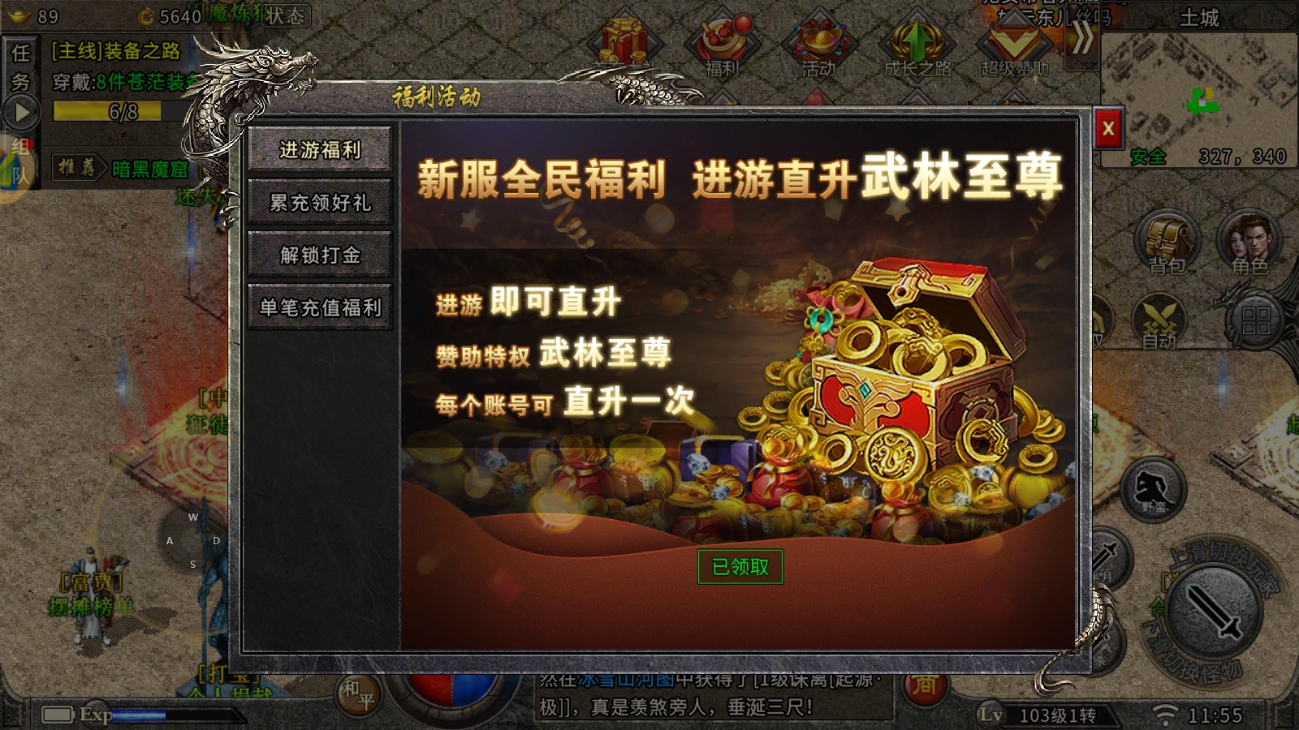
Task: Show the 单笔充值福利 tab
Action: (320, 308)
